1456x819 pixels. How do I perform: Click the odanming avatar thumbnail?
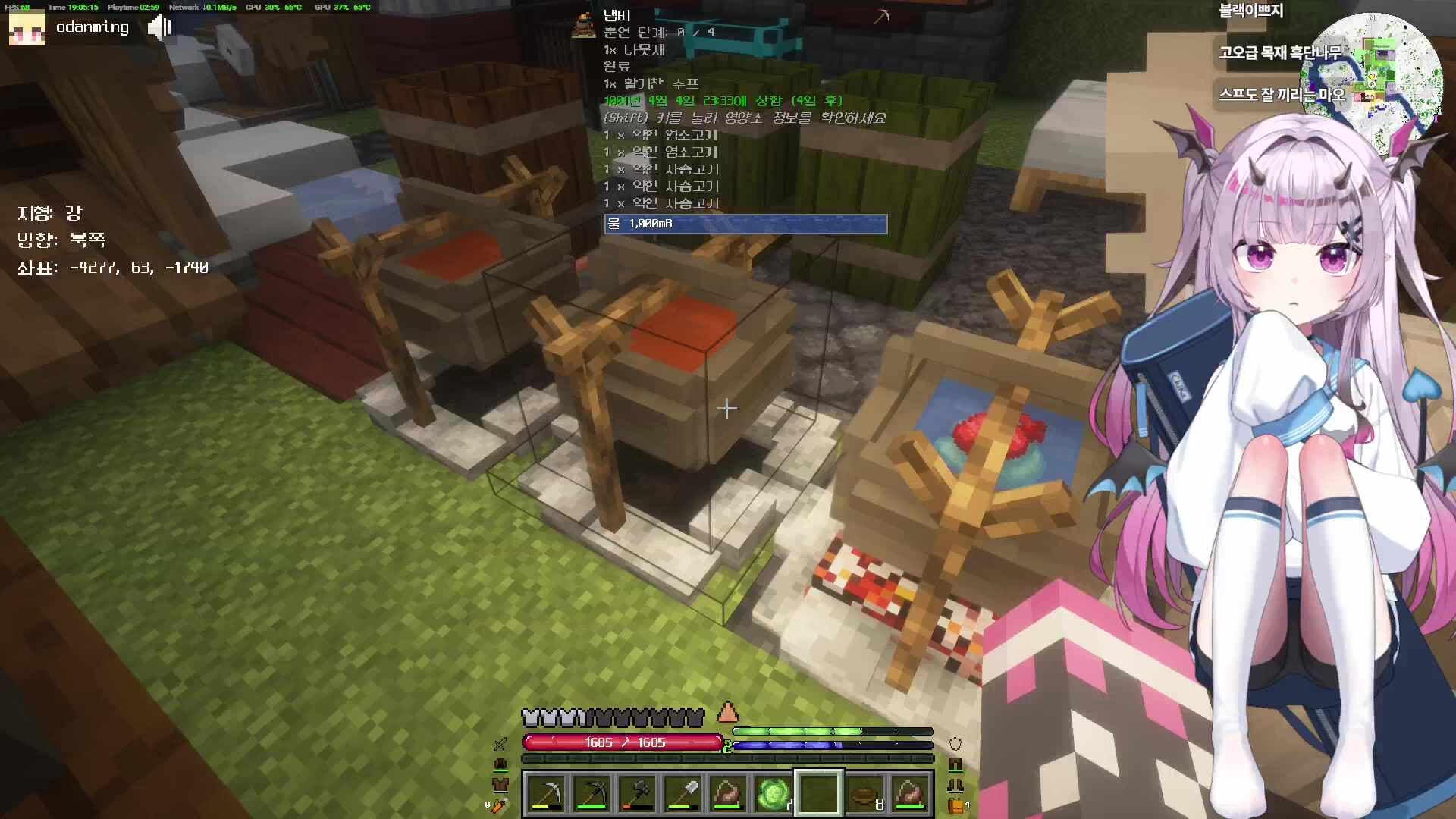[27, 28]
